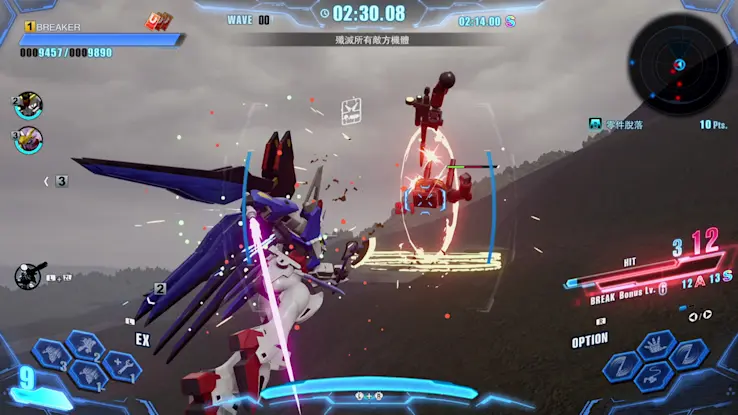Activate the wrench repair EX skill

124,366
